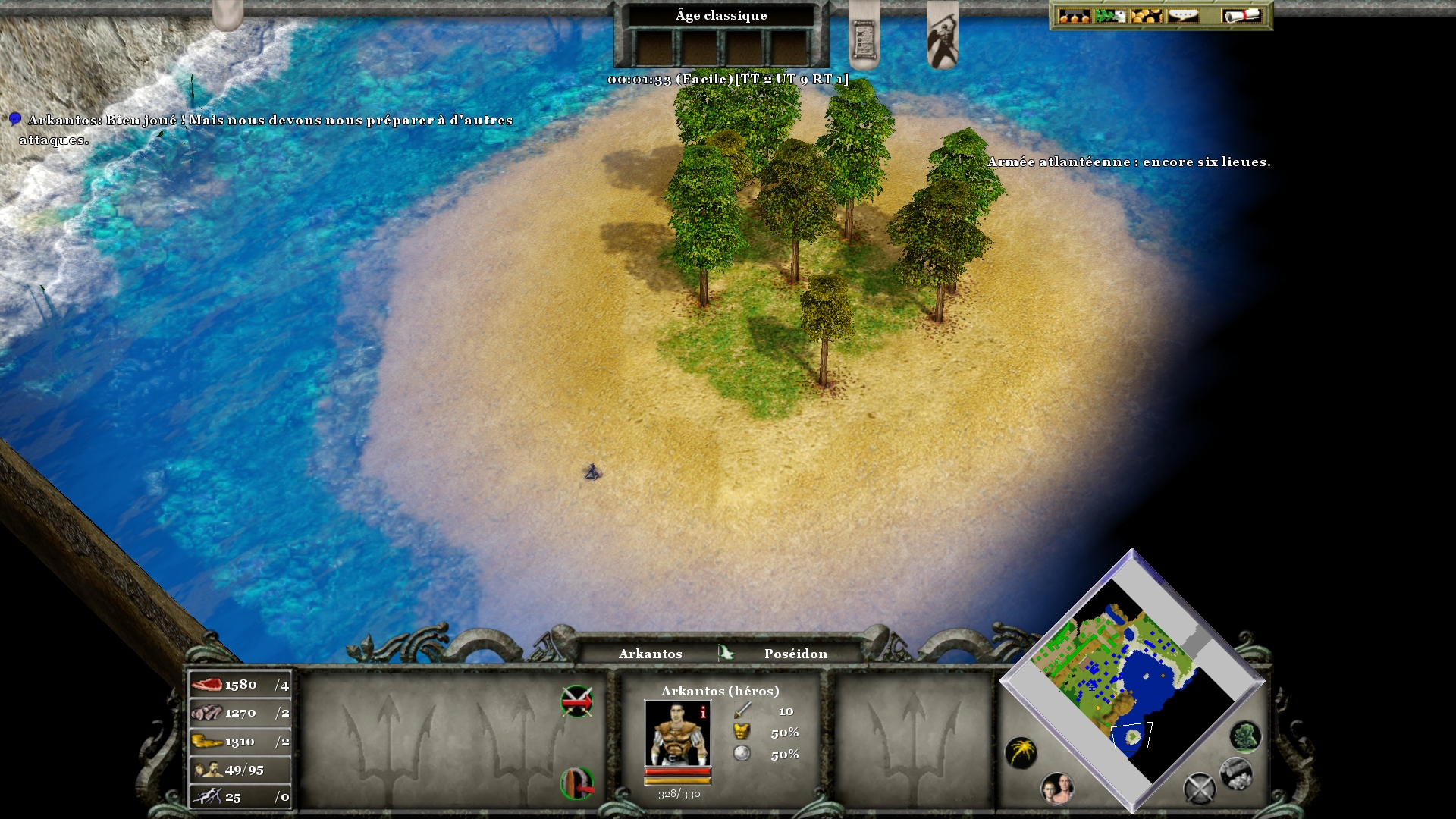This screenshot has width=1456, height=819.
Task: Choose the garrison command with tower icon
Action: [x=576, y=783]
